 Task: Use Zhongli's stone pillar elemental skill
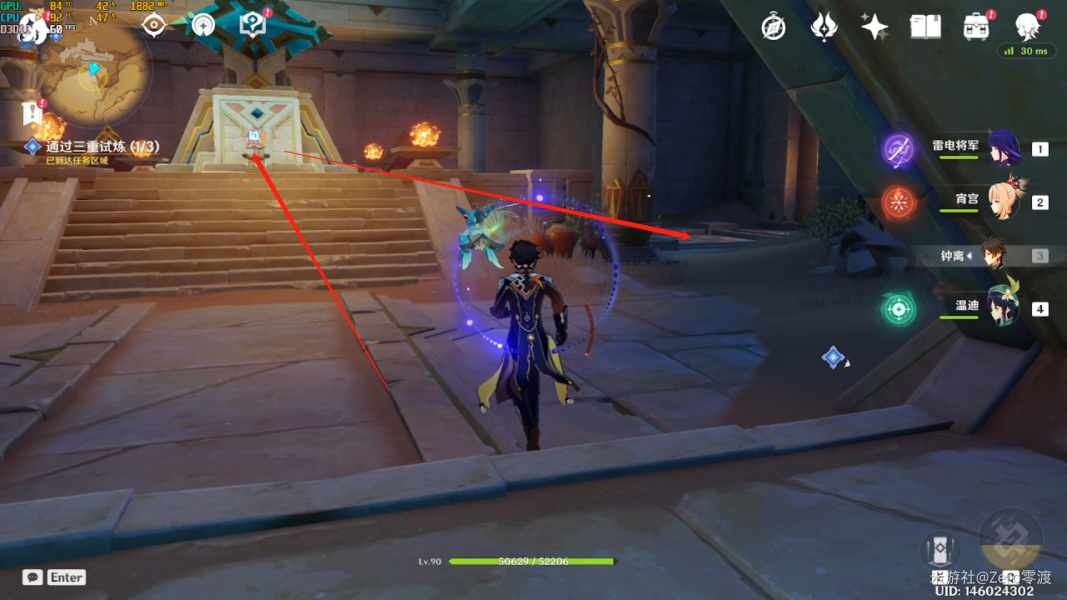[939, 549]
